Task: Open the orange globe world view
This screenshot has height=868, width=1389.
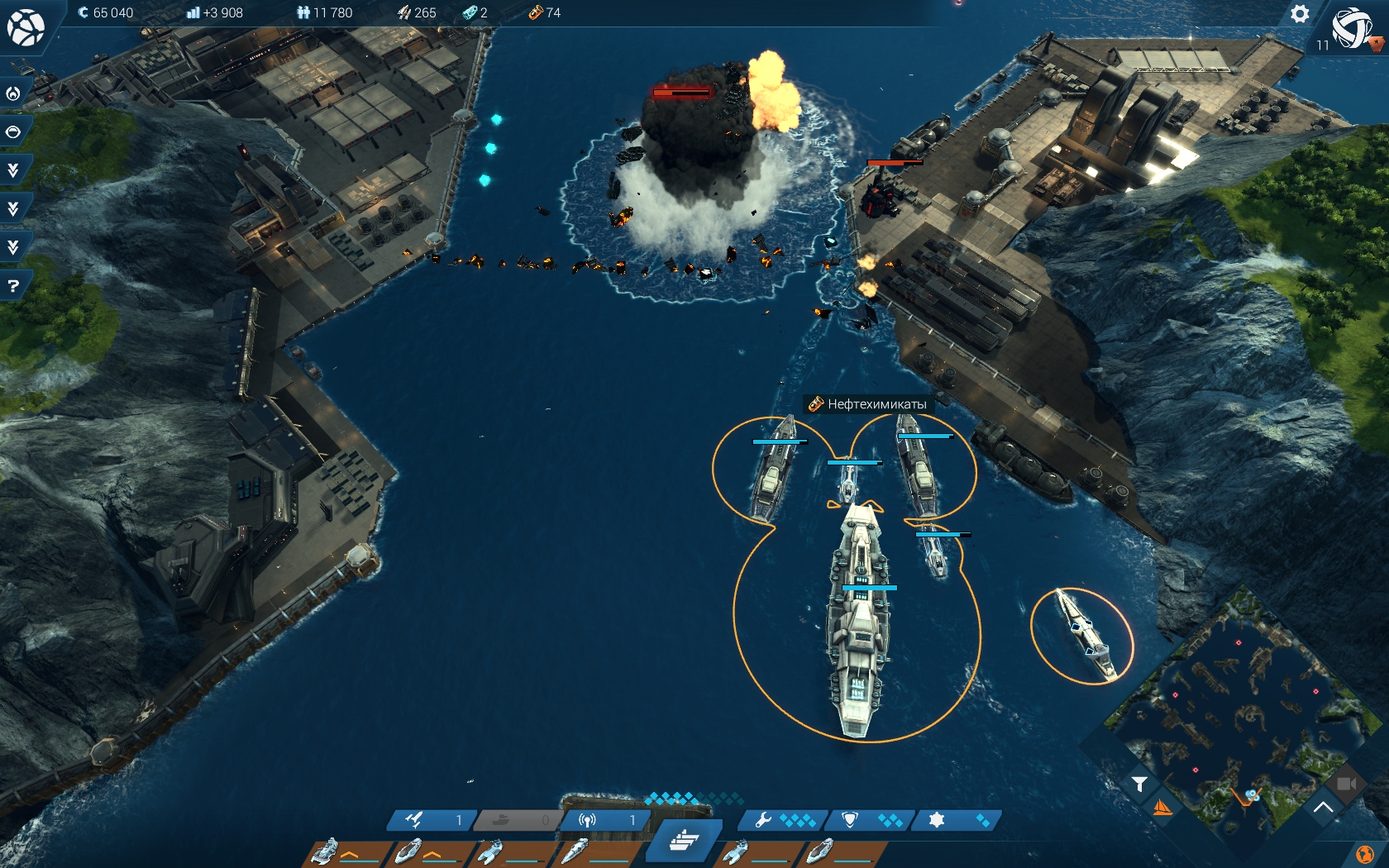Action: [x=1365, y=854]
